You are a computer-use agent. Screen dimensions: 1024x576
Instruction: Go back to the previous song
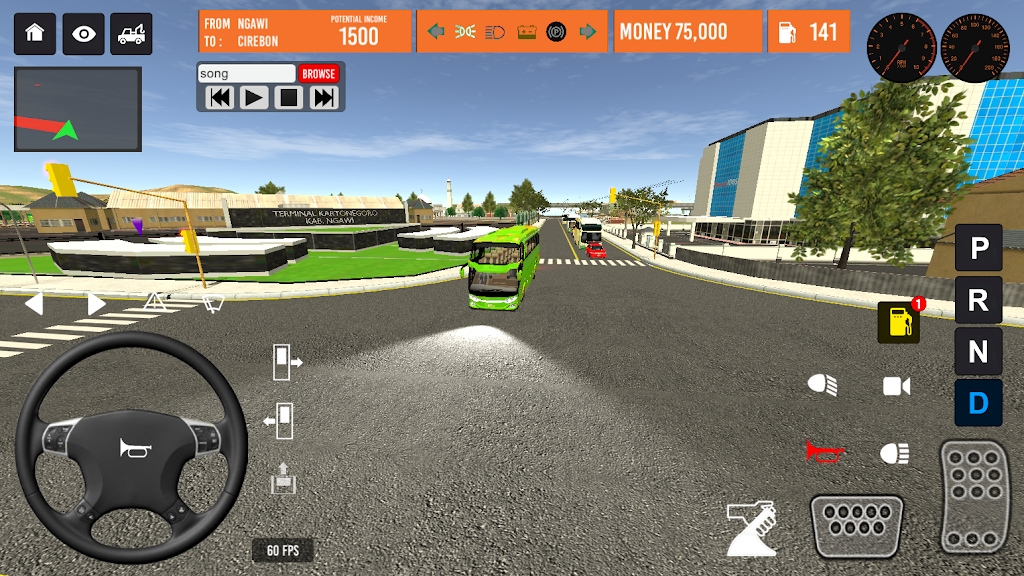220,98
